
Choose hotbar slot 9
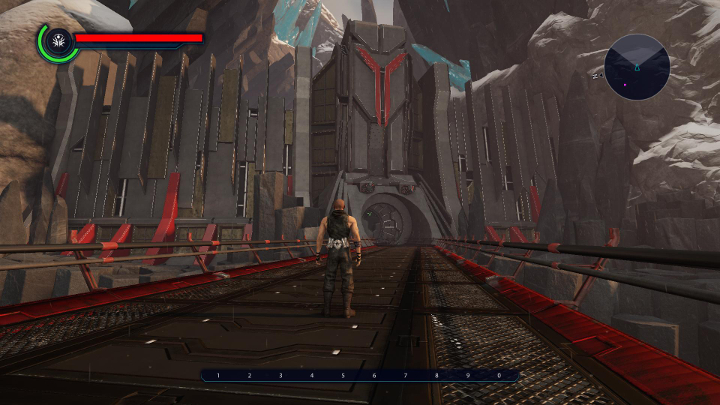click(x=467, y=376)
